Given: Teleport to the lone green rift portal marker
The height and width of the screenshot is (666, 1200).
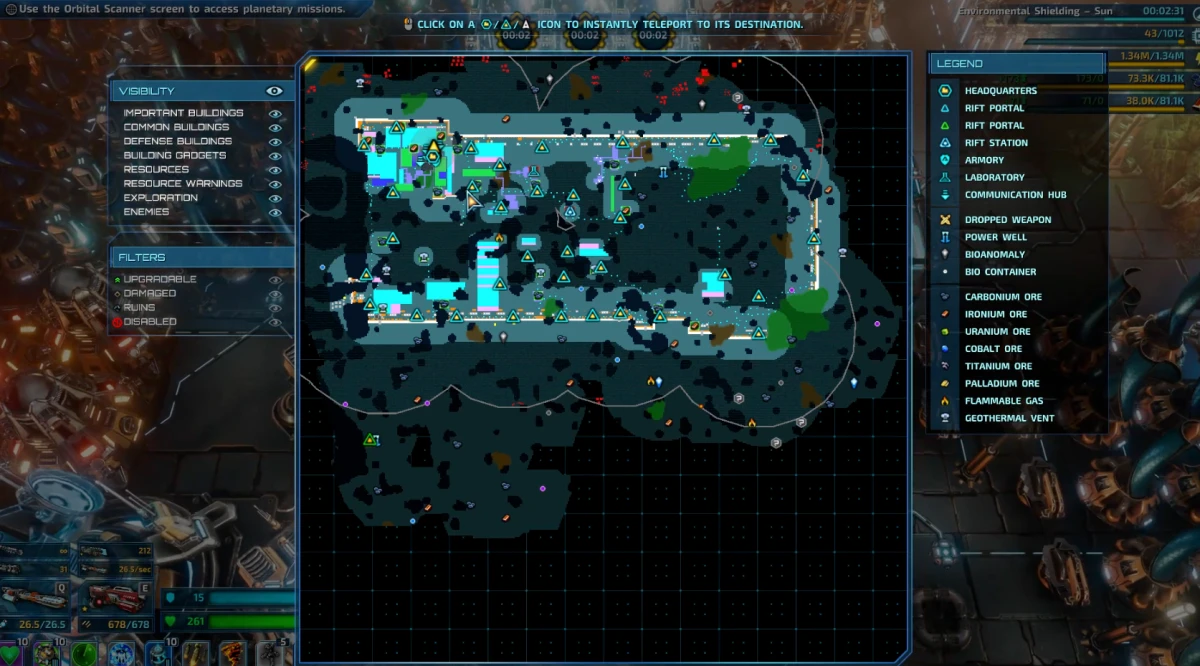Looking at the screenshot, I should click(x=370, y=440).
